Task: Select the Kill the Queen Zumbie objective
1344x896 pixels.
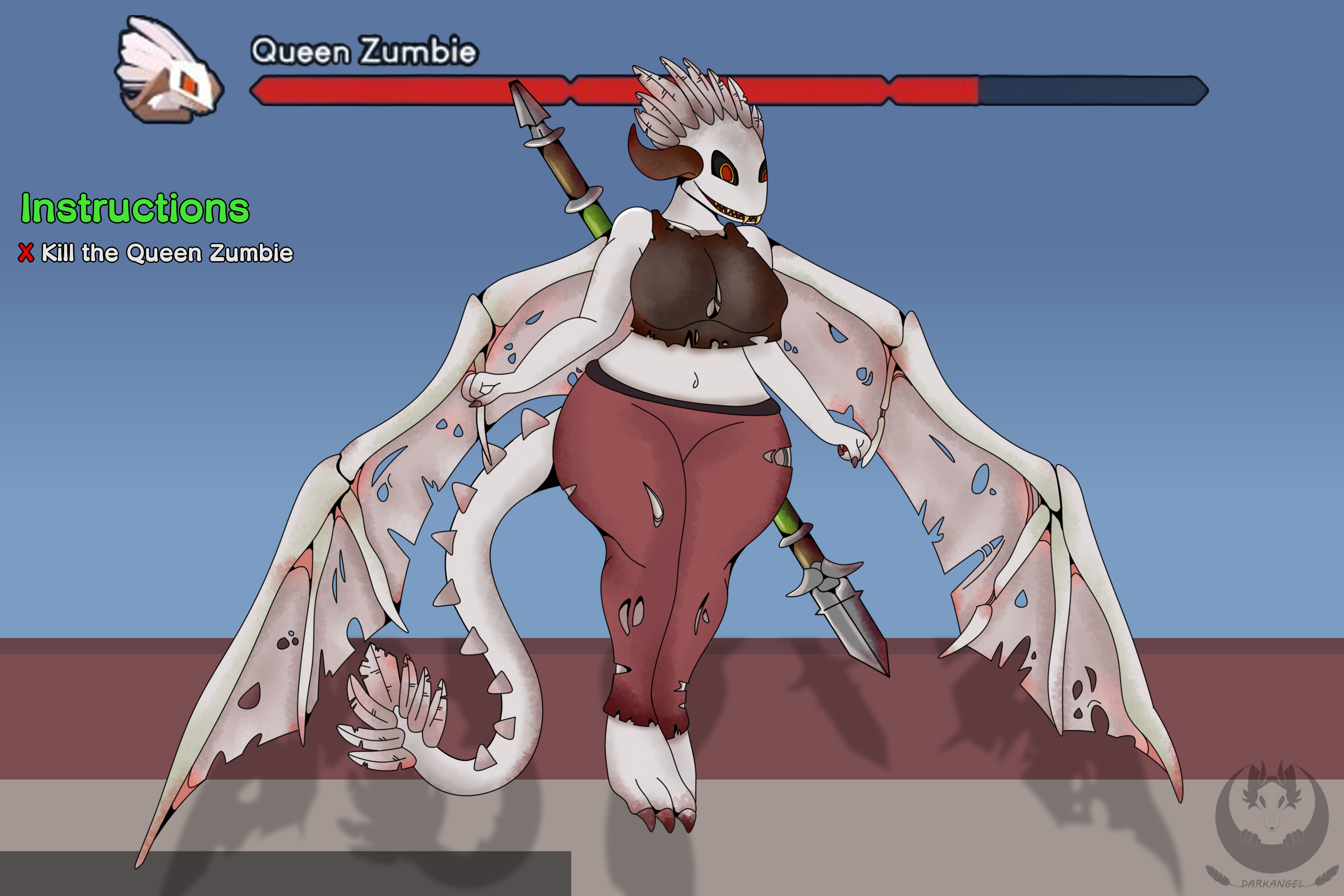Action: coord(166,253)
